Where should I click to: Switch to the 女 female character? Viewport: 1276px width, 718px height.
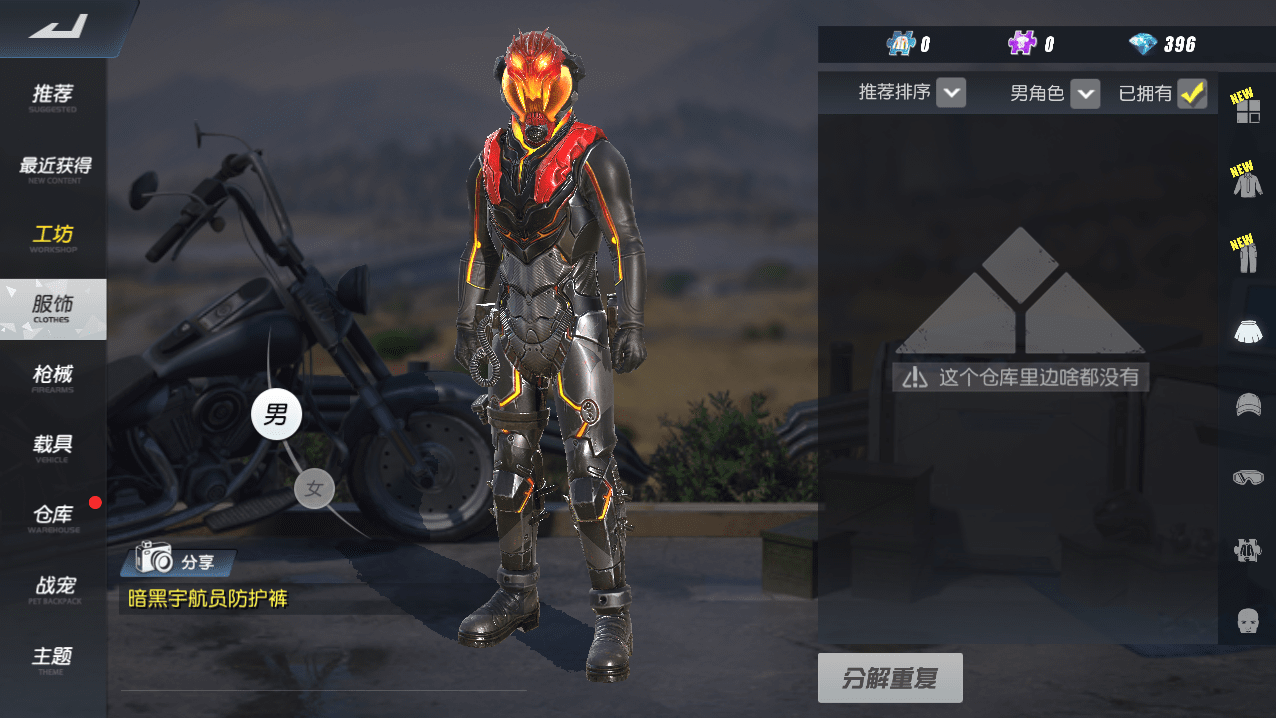click(x=315, y=489)
